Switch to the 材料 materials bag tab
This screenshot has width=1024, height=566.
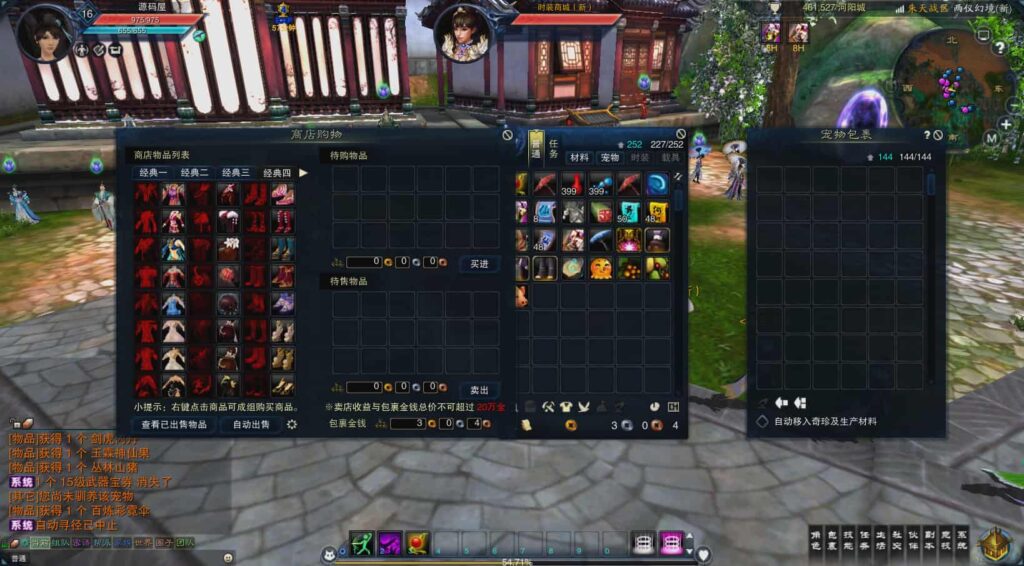(x=579, y=158)
